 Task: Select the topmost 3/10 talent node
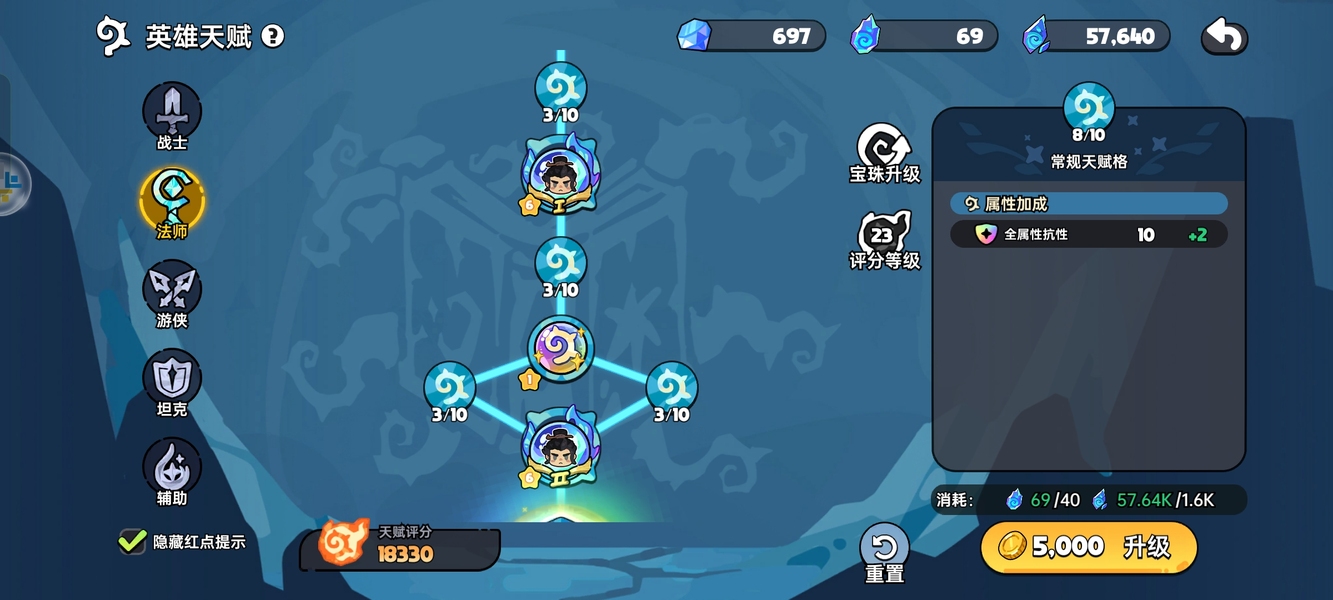point(560,87)
